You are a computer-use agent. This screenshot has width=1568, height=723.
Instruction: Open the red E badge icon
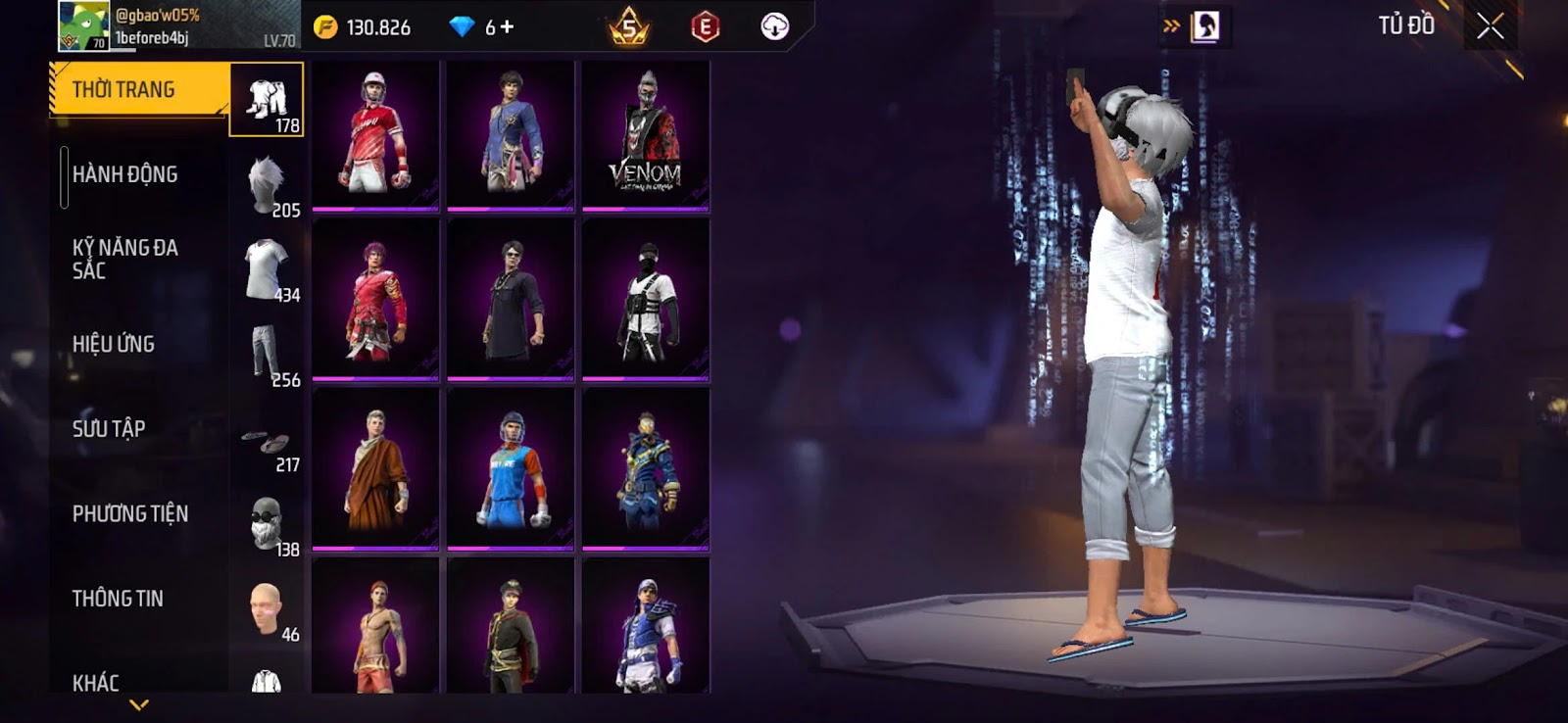[705, 27]
